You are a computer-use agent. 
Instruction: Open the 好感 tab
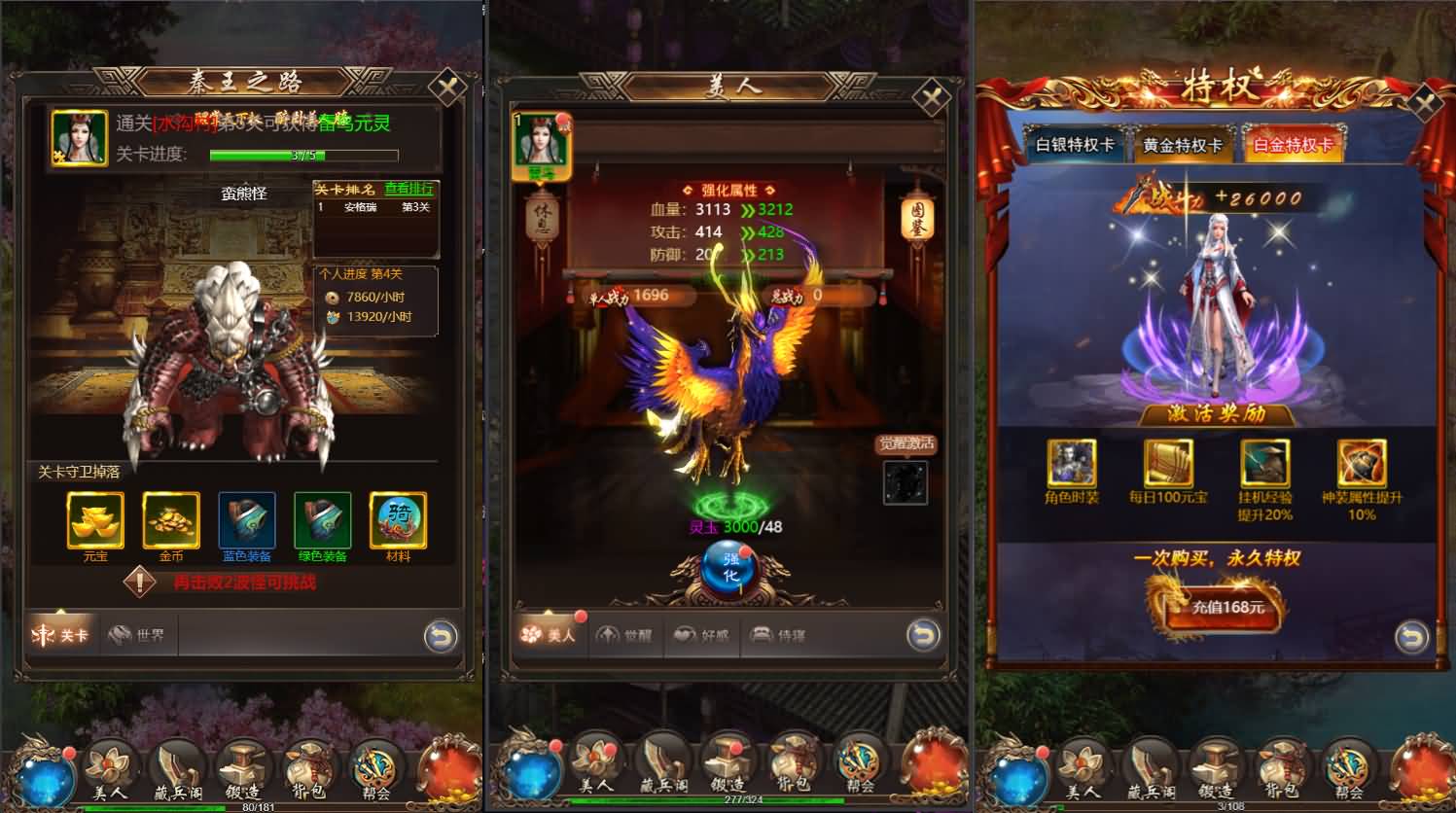point(702,636)
